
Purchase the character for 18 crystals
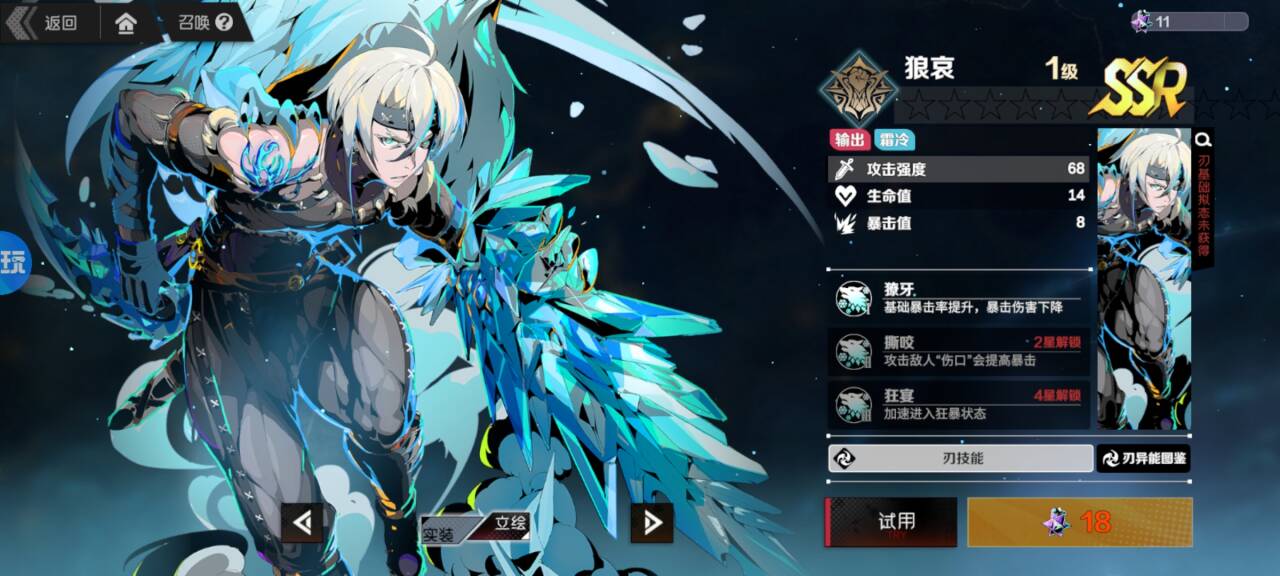(x=1080, y=522)
